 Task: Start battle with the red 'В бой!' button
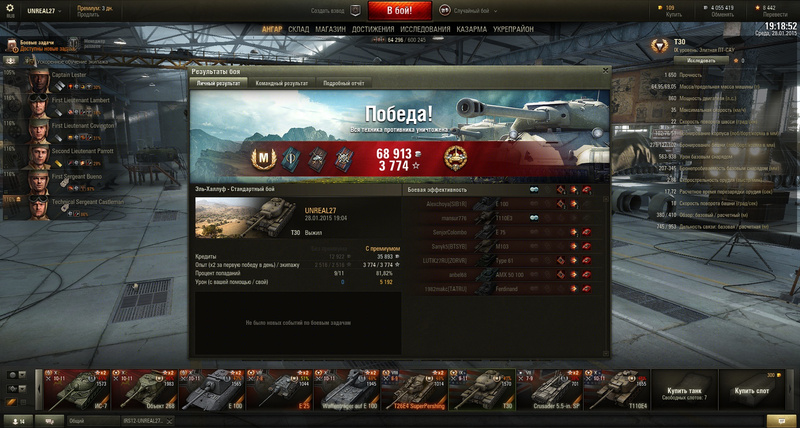(399, 10)
